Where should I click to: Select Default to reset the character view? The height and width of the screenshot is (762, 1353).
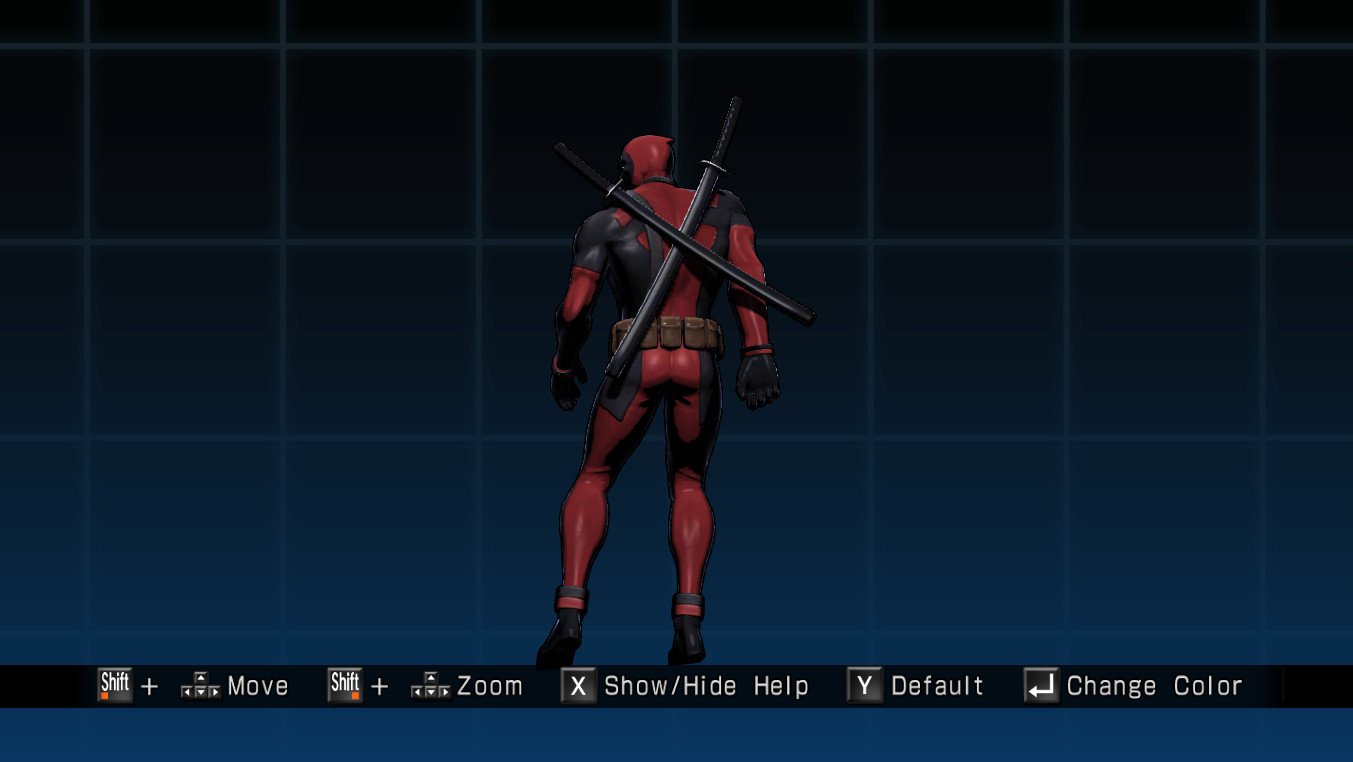938,686
